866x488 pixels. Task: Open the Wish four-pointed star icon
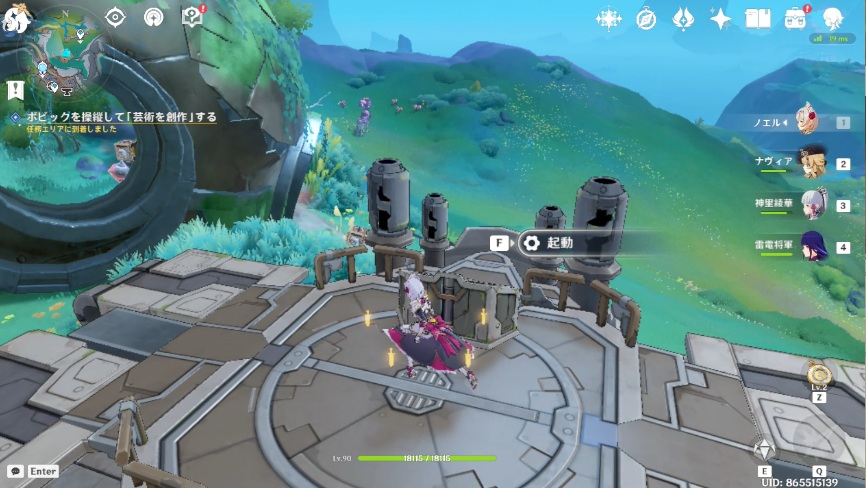(x=720, y=19)
